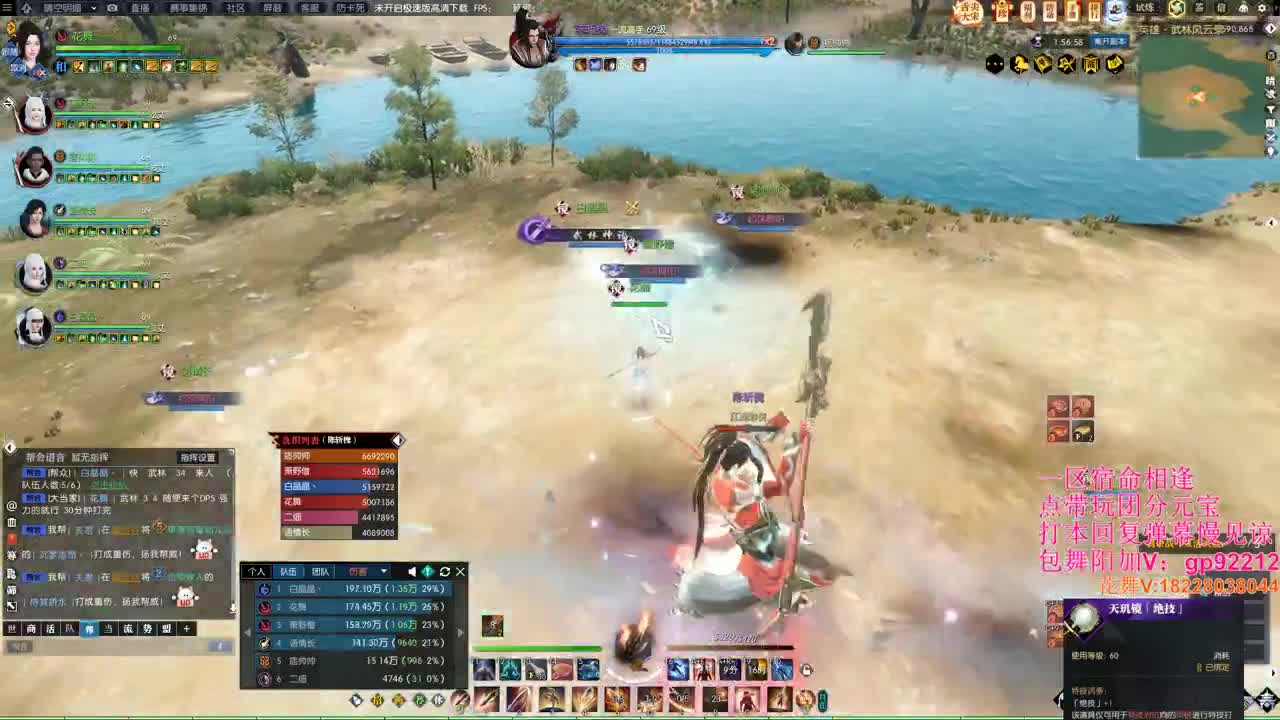Expand the damage panel using the right arrow
The height and width of the screenshot is (720, 1280).
coord(460,632)
